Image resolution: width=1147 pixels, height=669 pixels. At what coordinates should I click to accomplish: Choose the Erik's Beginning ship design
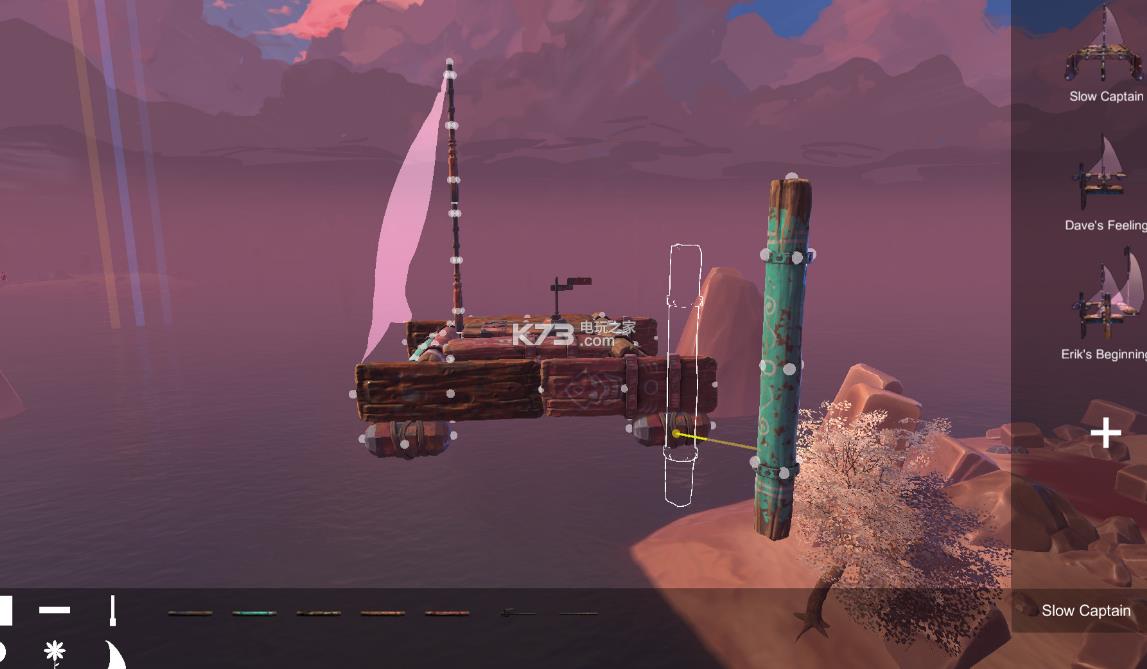pos(1105,298)
